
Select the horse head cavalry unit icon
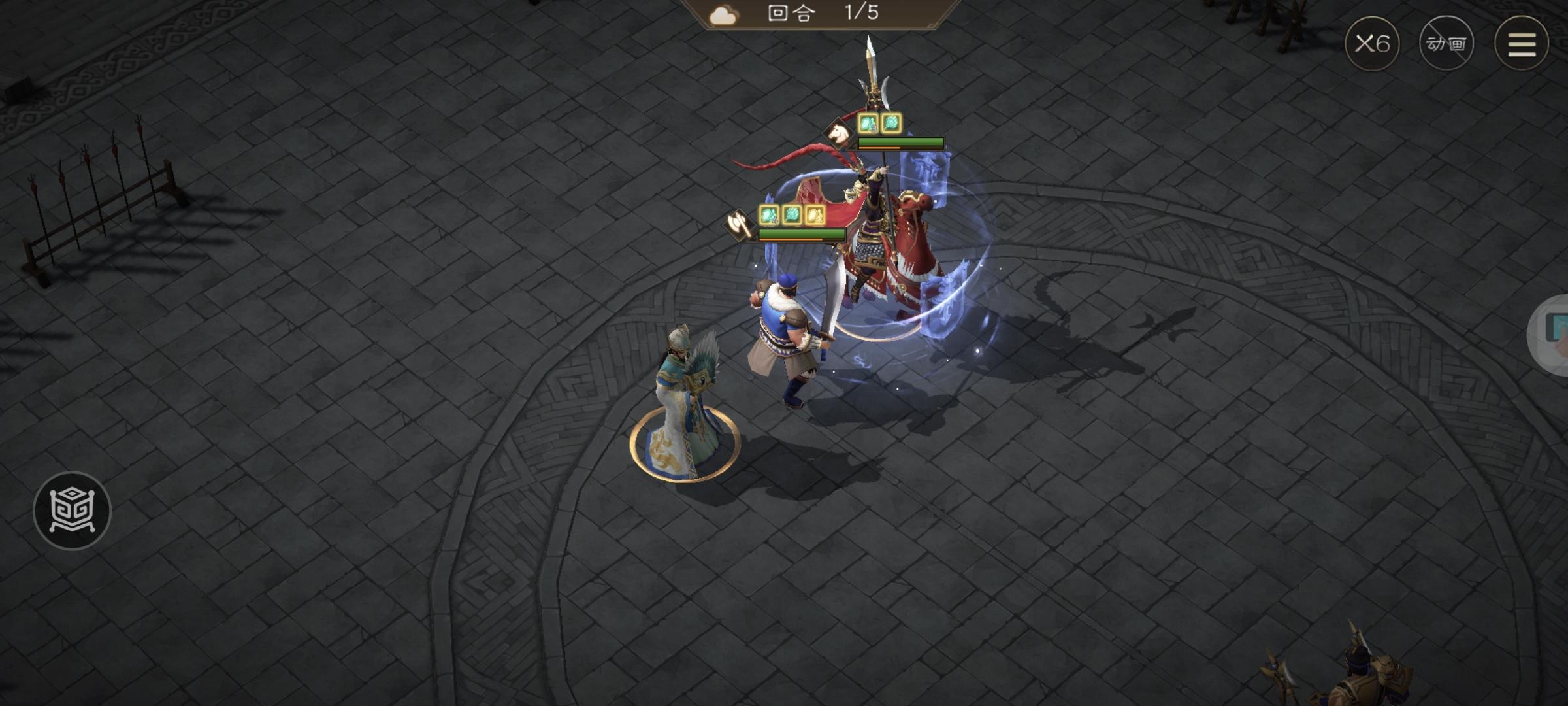coord(838,133)
